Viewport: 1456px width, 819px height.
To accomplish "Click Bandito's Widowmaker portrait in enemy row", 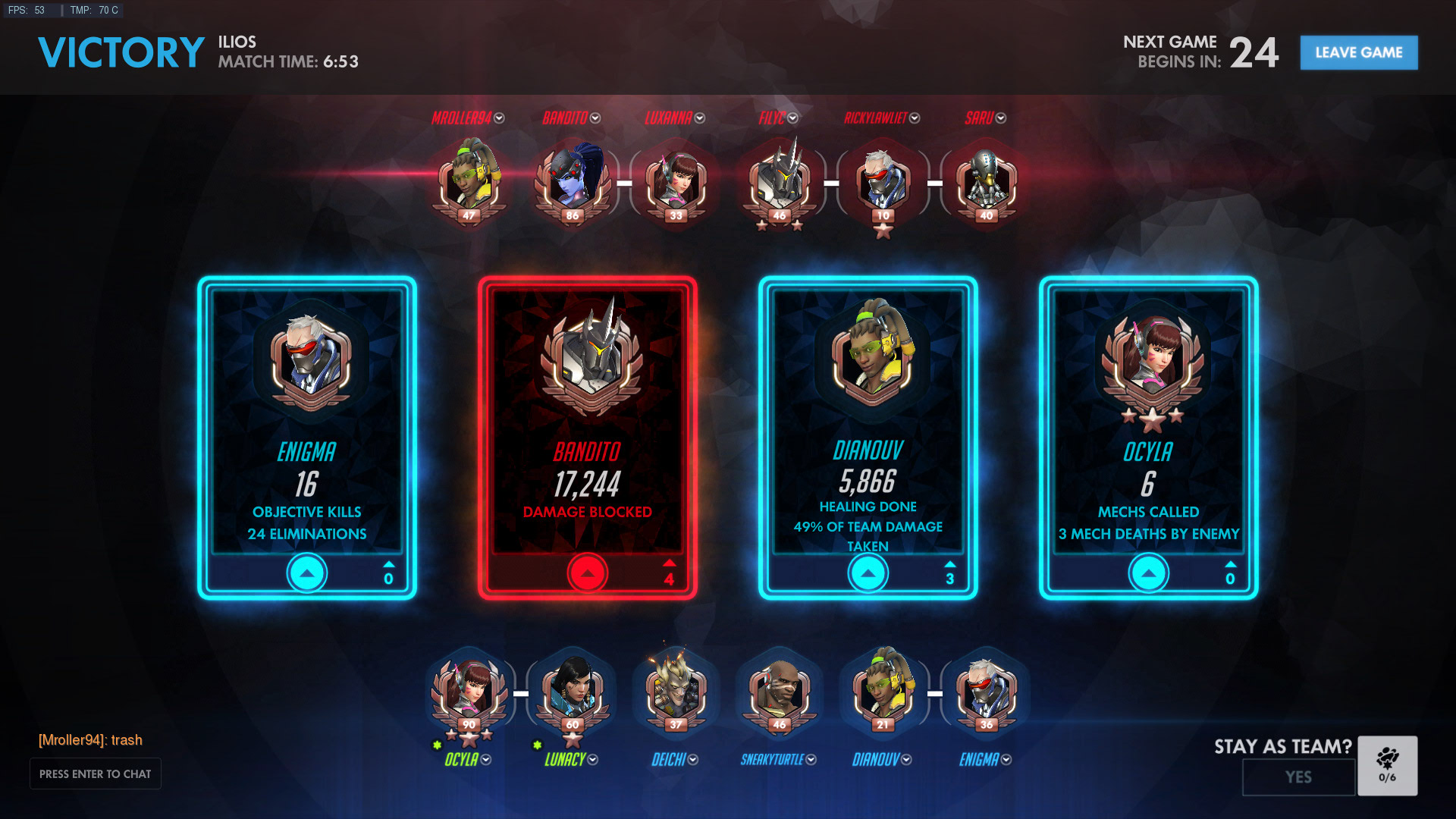I will coord(573,180).
